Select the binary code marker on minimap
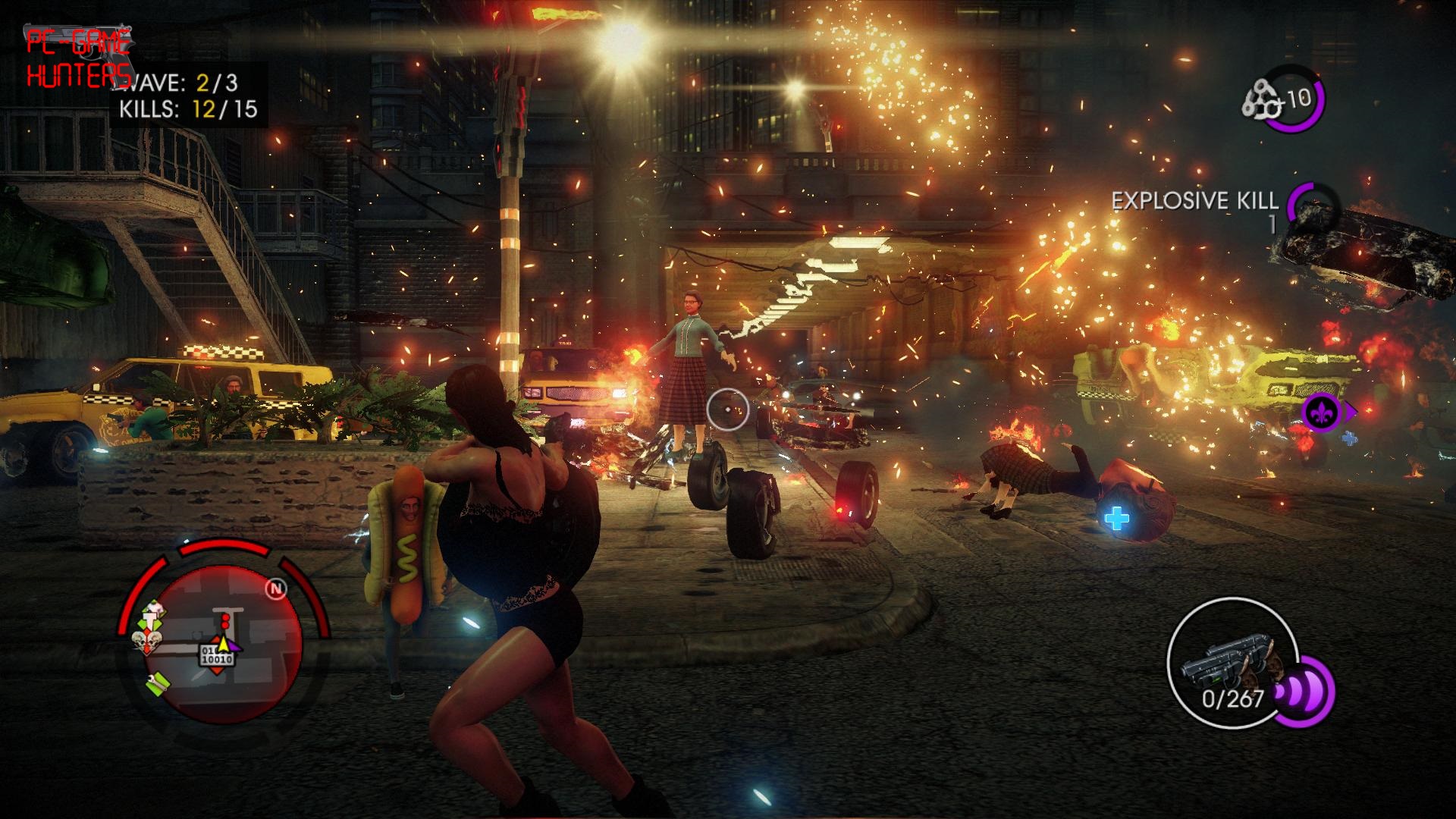 click(x=218, y=656)
